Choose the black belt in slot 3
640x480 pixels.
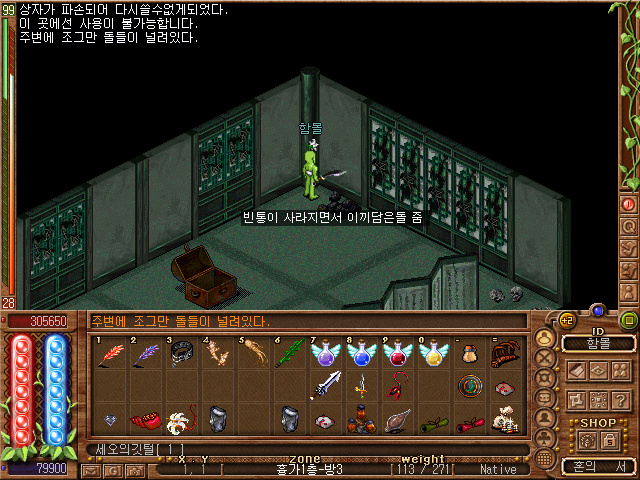pos(181,356)
